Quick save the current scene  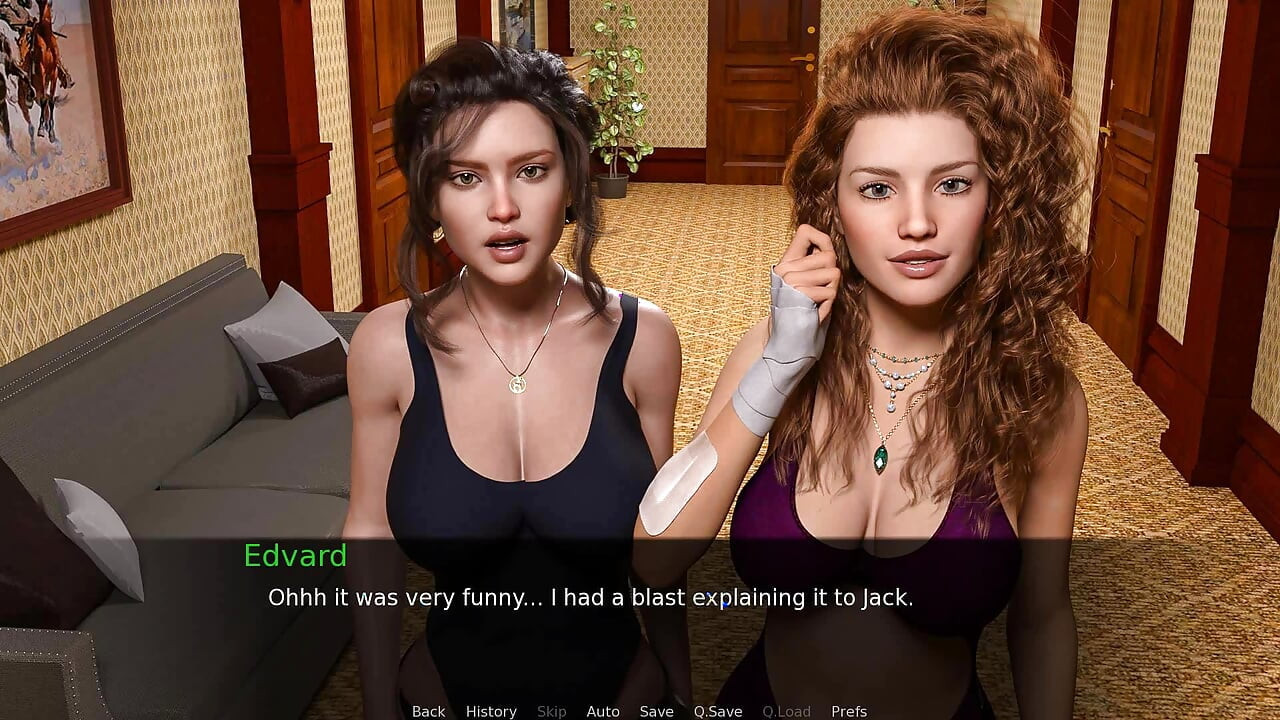(718, 711)
